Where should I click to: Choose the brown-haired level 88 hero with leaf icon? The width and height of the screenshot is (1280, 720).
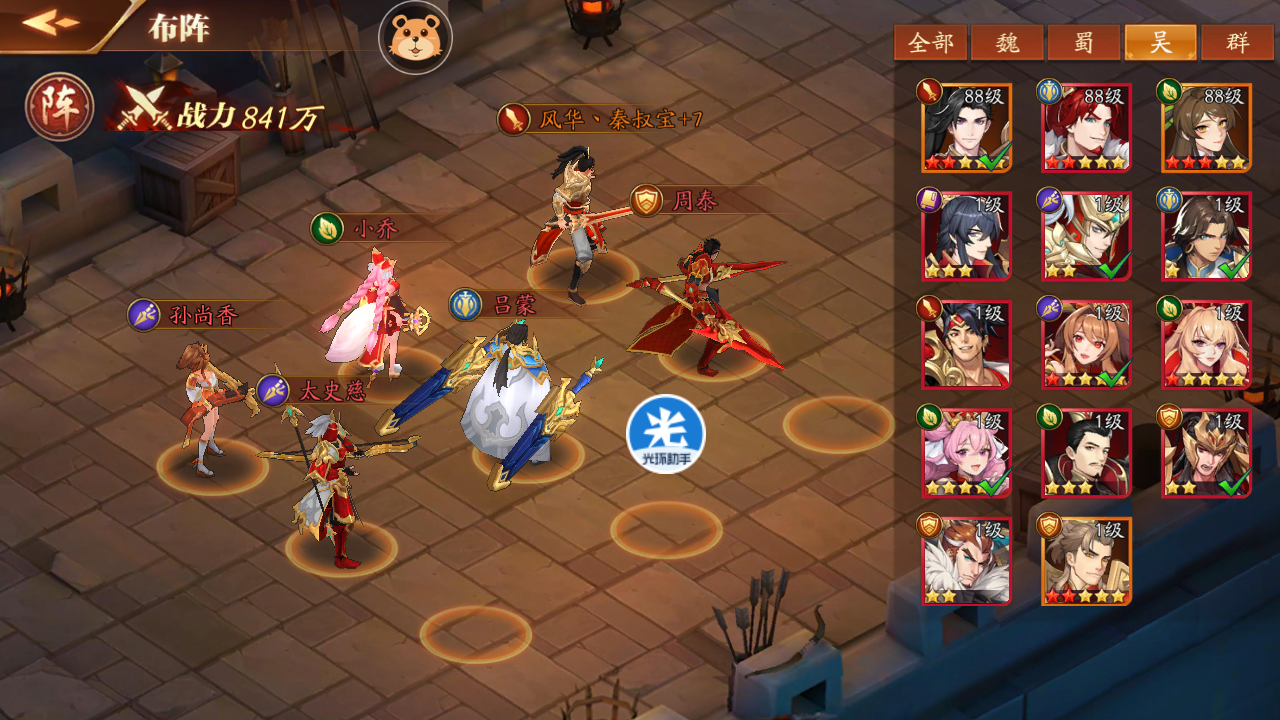point(1206,127)
